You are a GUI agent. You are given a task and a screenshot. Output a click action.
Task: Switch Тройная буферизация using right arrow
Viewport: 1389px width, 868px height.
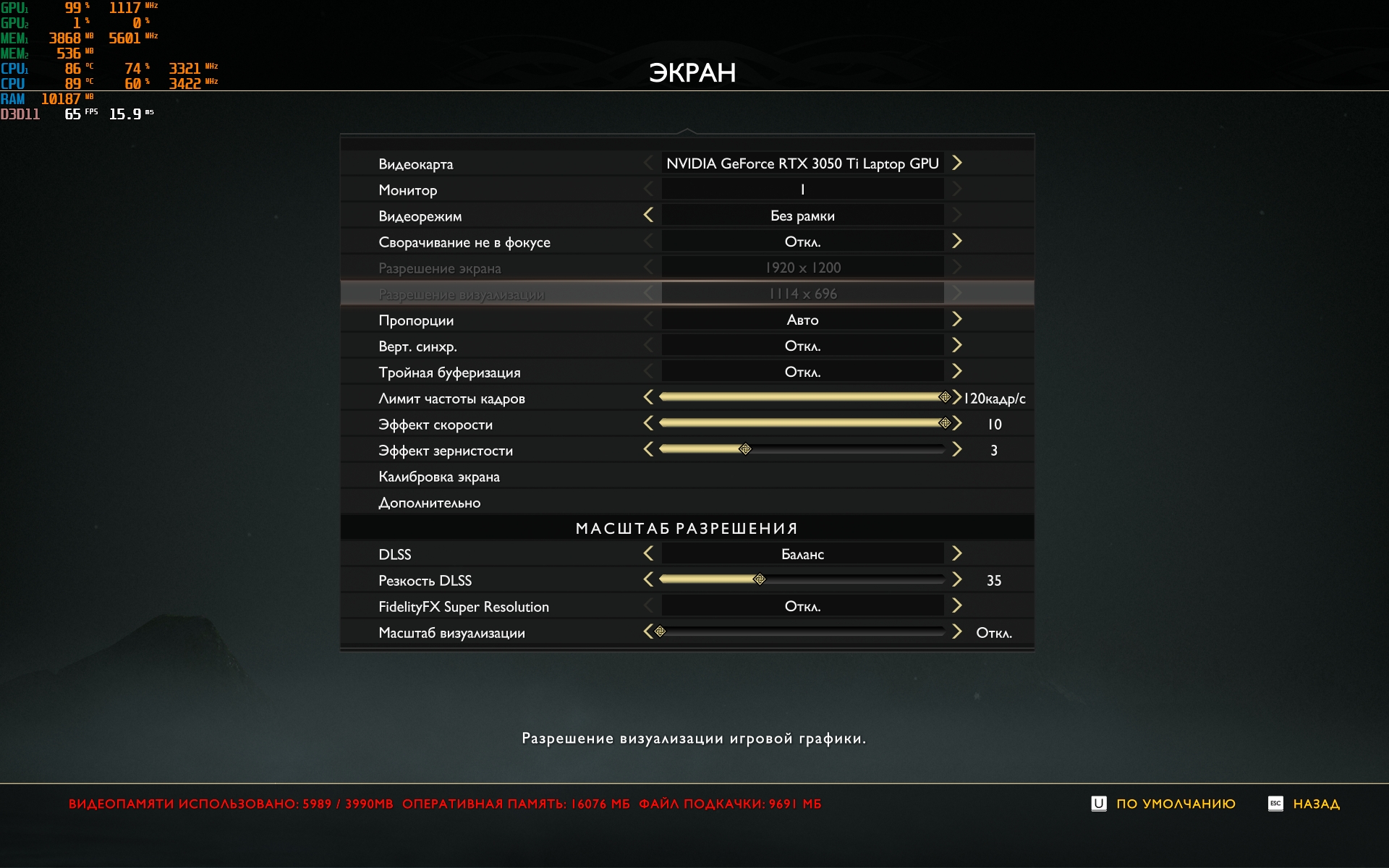coord(957,372)
